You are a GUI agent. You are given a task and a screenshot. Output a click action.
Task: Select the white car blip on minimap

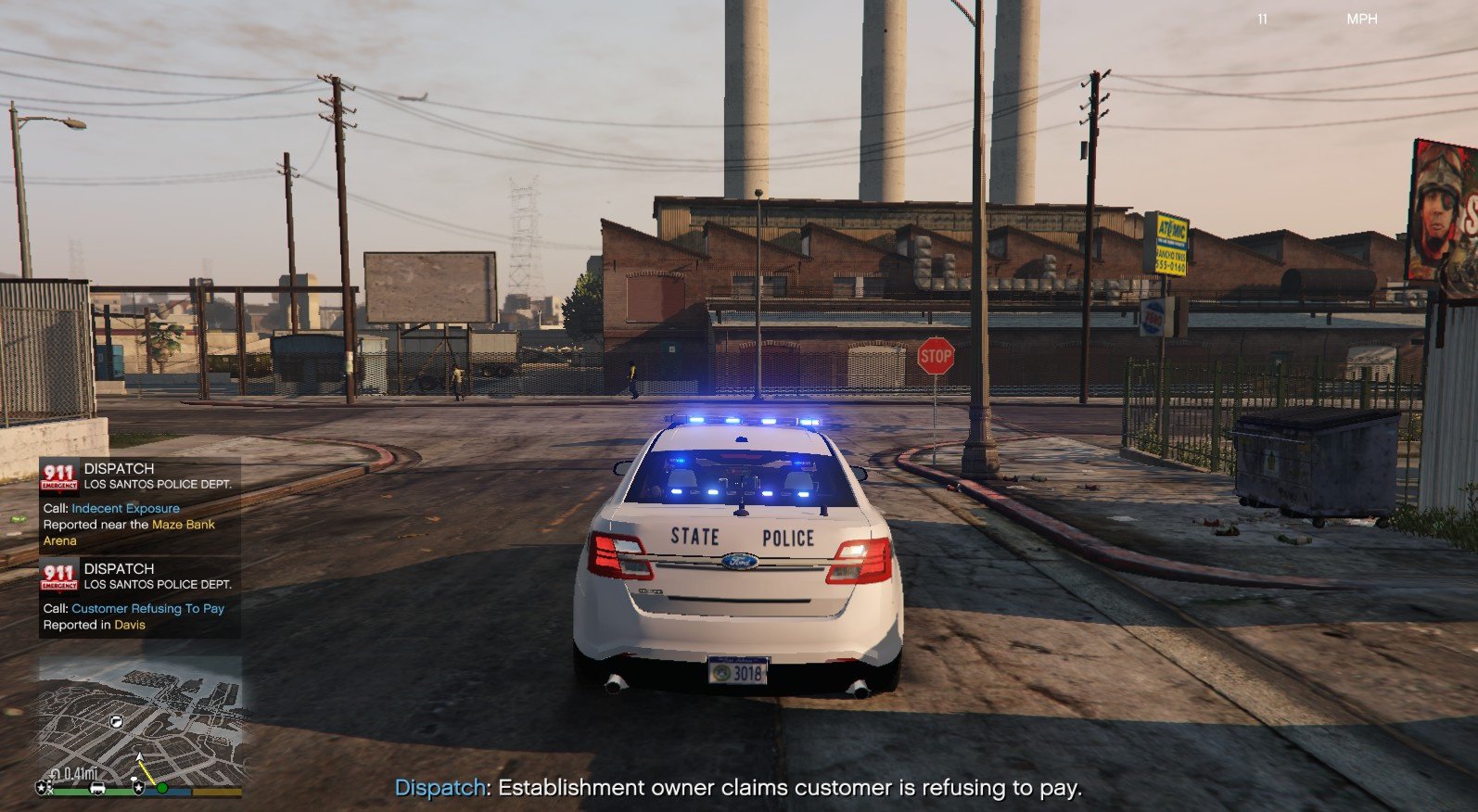97,788
